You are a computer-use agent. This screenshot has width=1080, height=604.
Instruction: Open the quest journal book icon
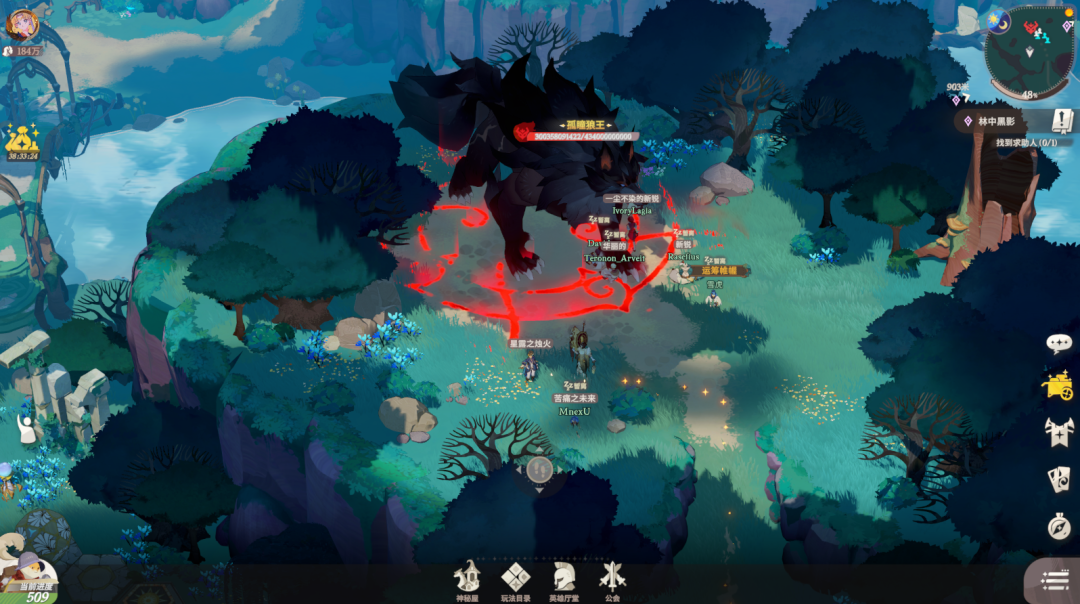pos(1062,121)
